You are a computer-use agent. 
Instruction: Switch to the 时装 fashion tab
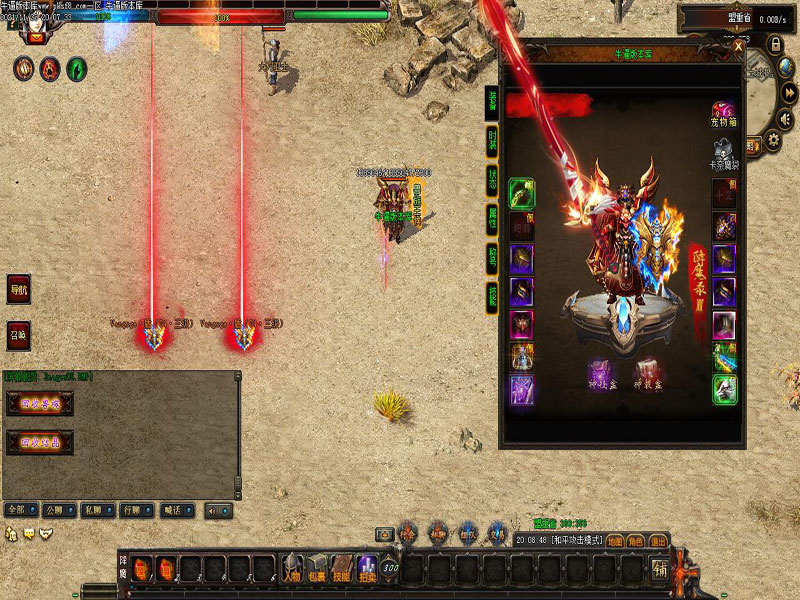coord(492,142)
